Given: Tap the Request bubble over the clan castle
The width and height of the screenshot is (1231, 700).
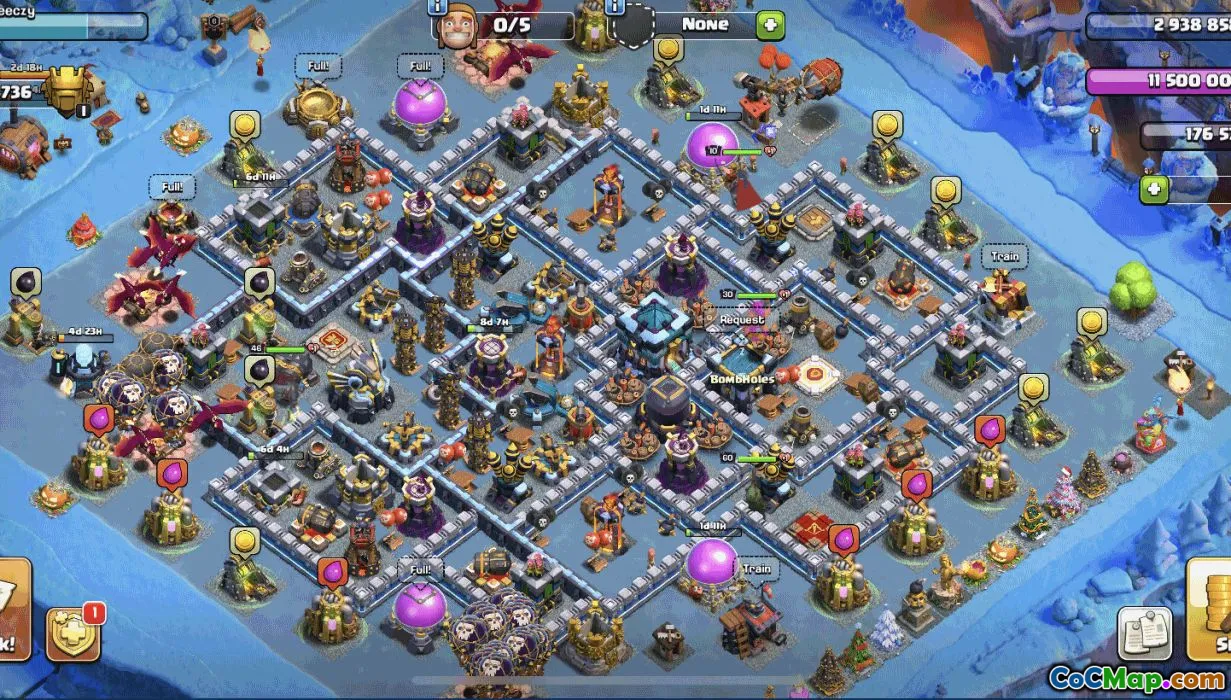Looking at the screenshot, I should pos(741,320).
